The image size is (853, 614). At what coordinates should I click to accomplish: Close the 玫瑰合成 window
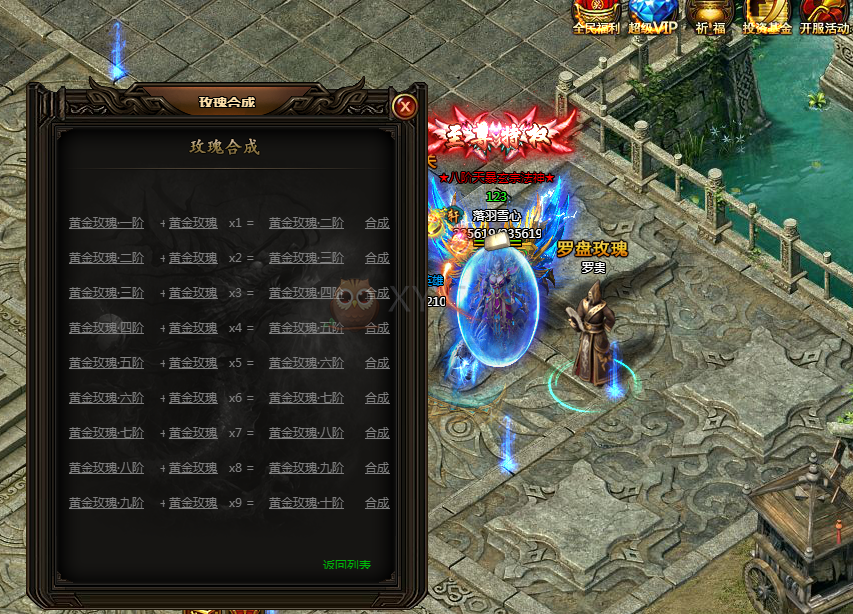[404, 106]
